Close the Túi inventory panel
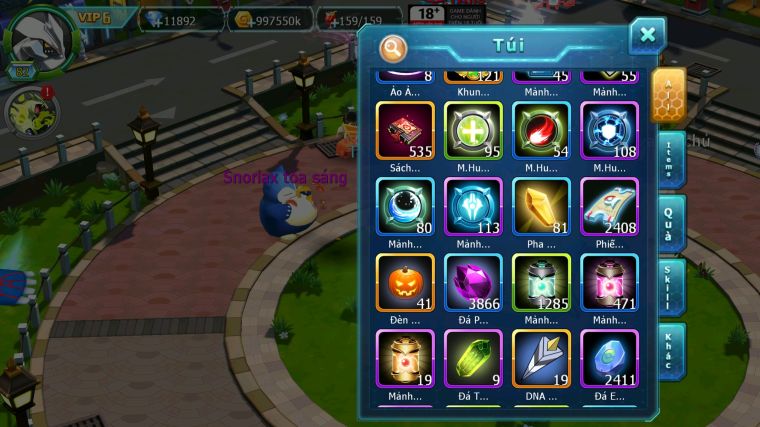Screen dimensions: 760x427 (x=647, y=36)
